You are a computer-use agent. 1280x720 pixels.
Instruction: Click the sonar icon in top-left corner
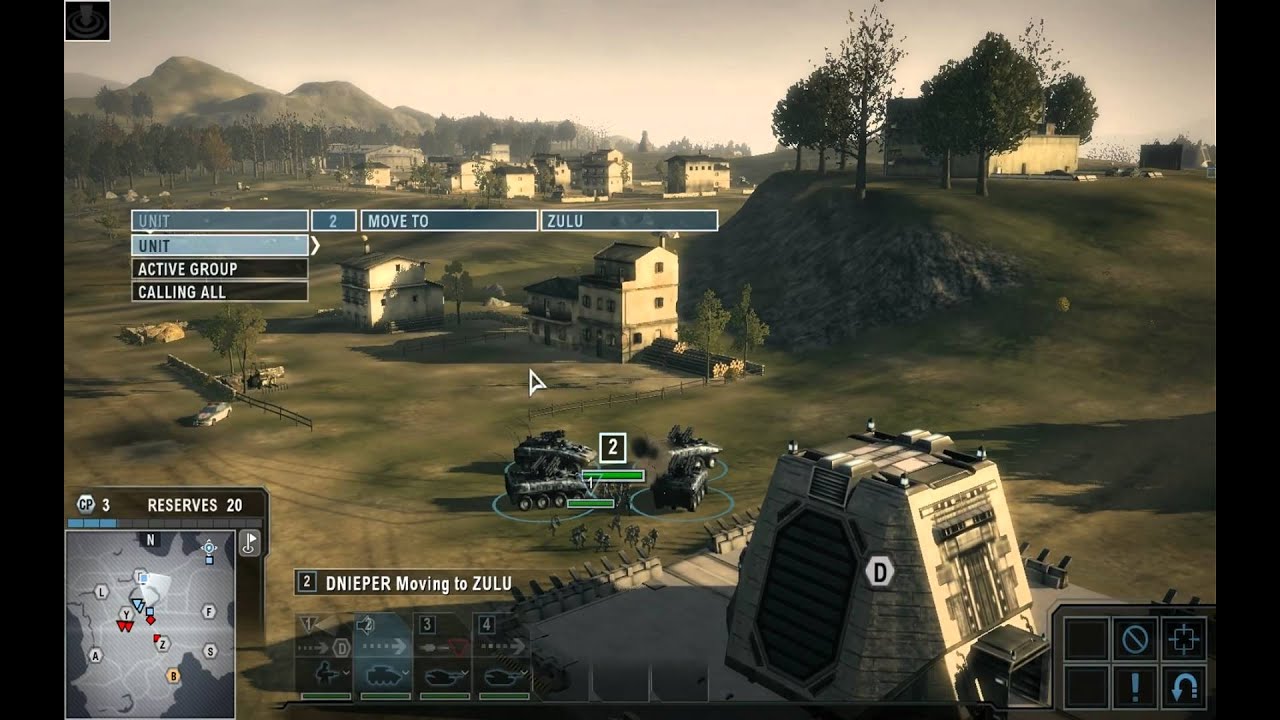(87, 20)
